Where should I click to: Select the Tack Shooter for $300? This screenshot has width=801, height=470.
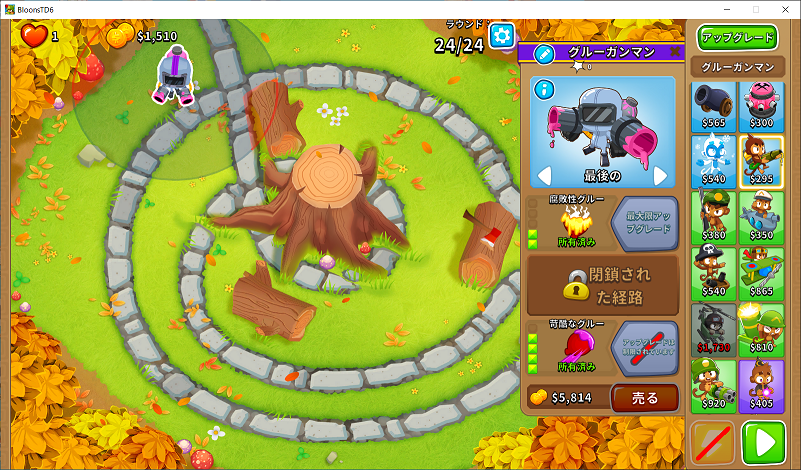click(762, 105)
